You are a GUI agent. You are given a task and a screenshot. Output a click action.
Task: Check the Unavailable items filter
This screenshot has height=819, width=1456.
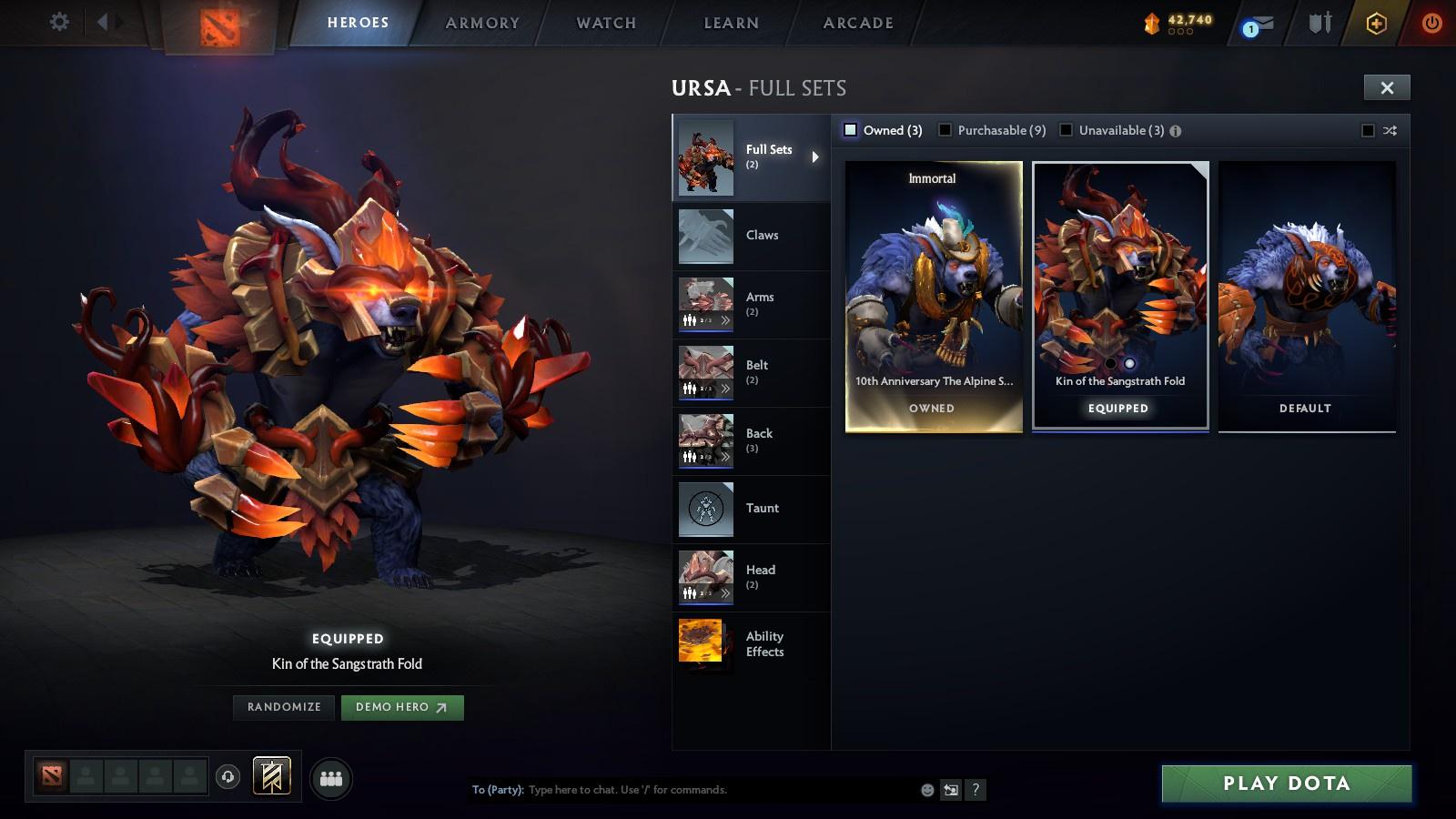point(1066,130)
